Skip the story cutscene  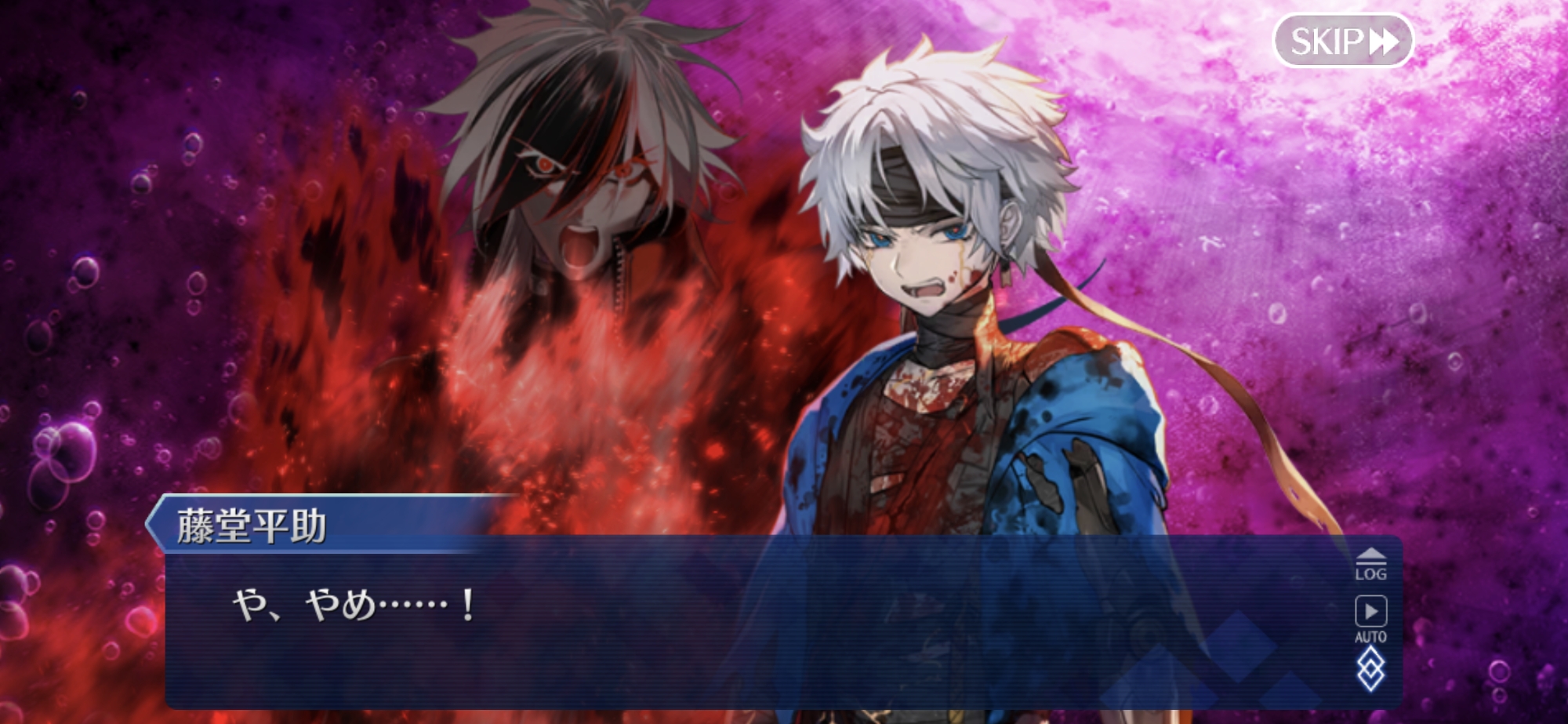(x=1342, y=41)
